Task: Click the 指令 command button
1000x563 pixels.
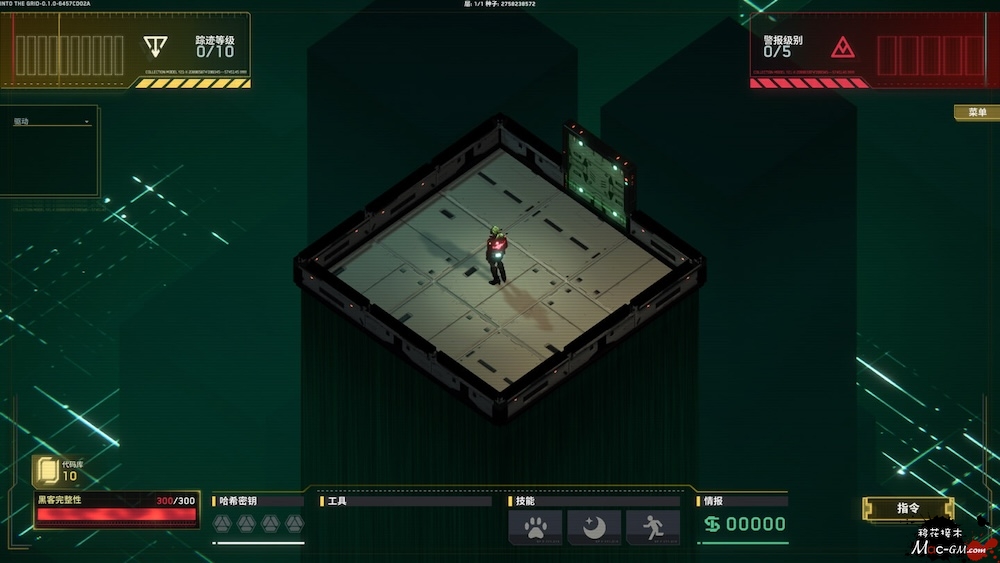Action: [x=907, y=508]
